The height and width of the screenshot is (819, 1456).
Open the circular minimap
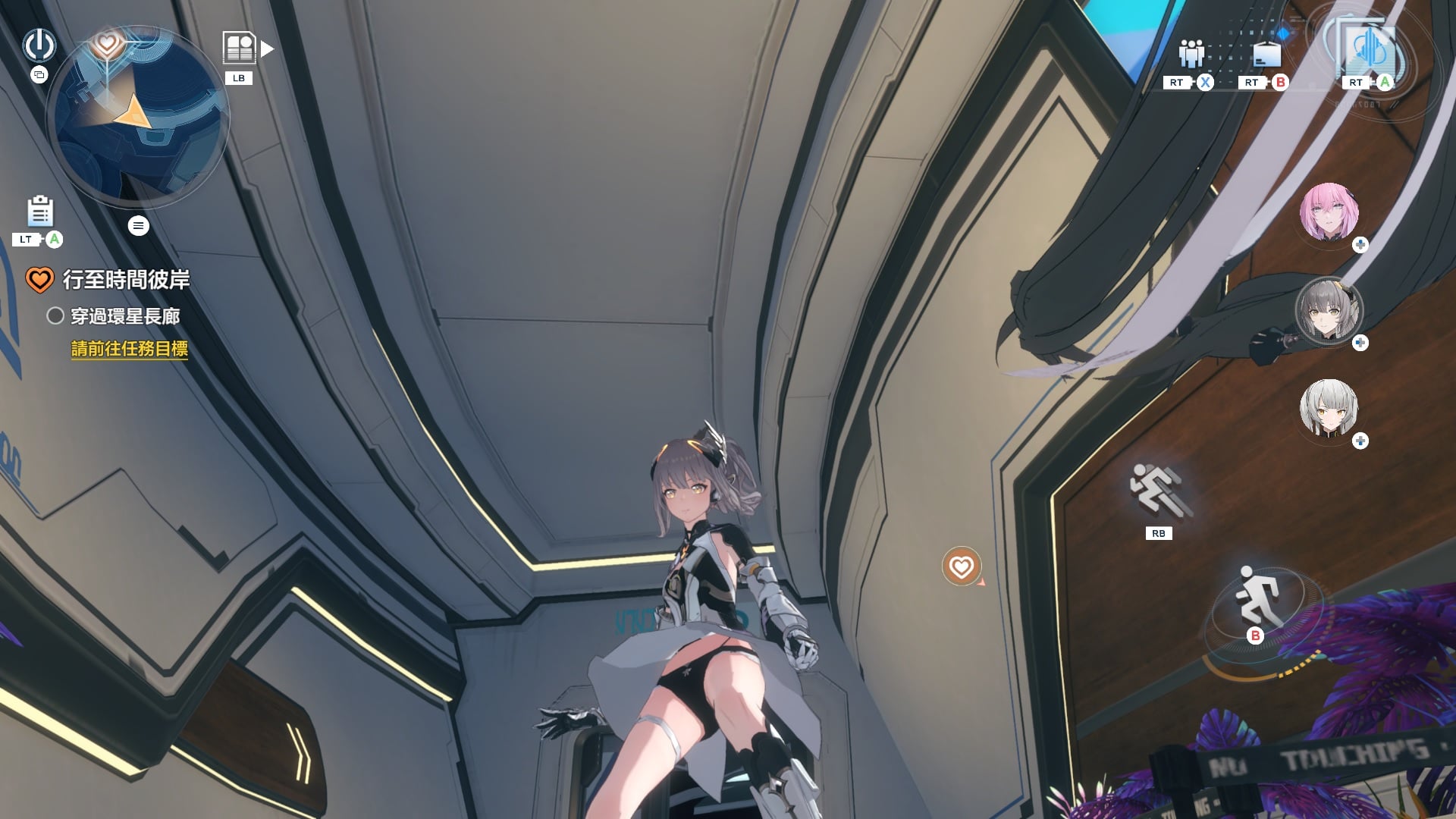[x=137, y=118]
